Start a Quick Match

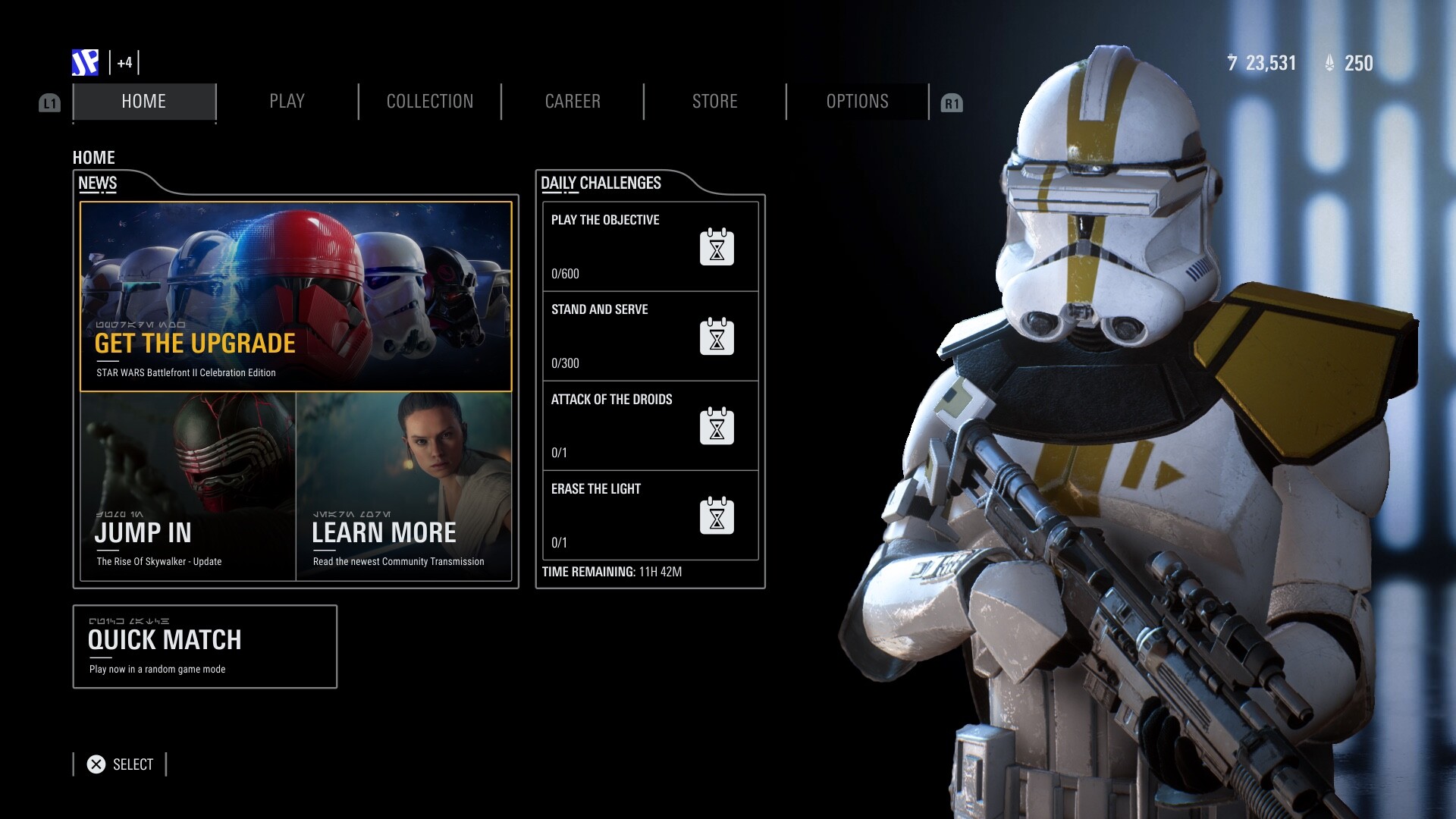coord(205,646)
